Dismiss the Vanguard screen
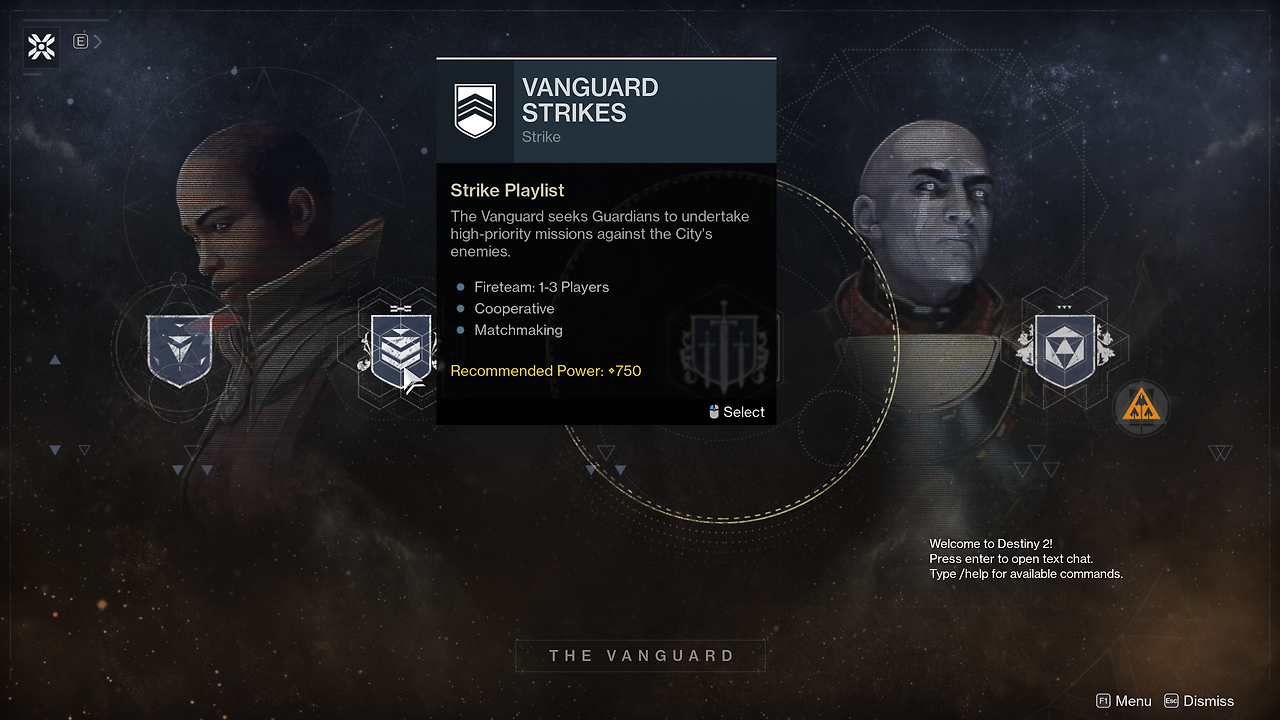 pyautogui.click(x=1198, y=701)
